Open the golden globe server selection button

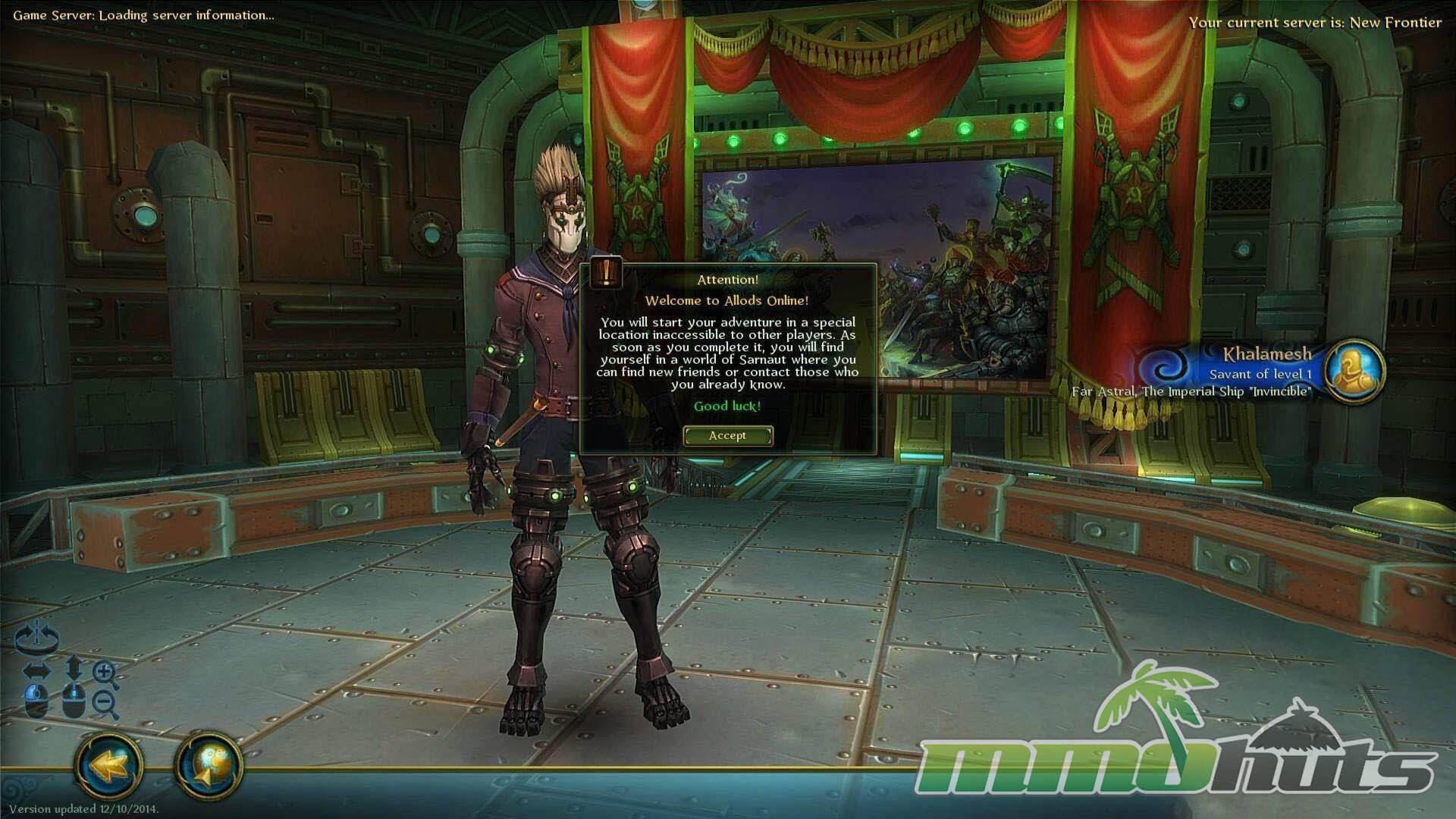(209, 765)
